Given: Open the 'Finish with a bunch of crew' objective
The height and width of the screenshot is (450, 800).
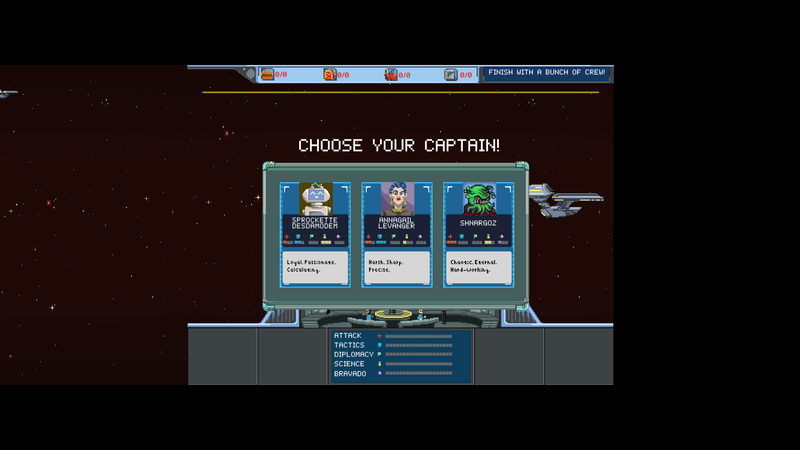Looking at the screenshot, I should point(546,73).
